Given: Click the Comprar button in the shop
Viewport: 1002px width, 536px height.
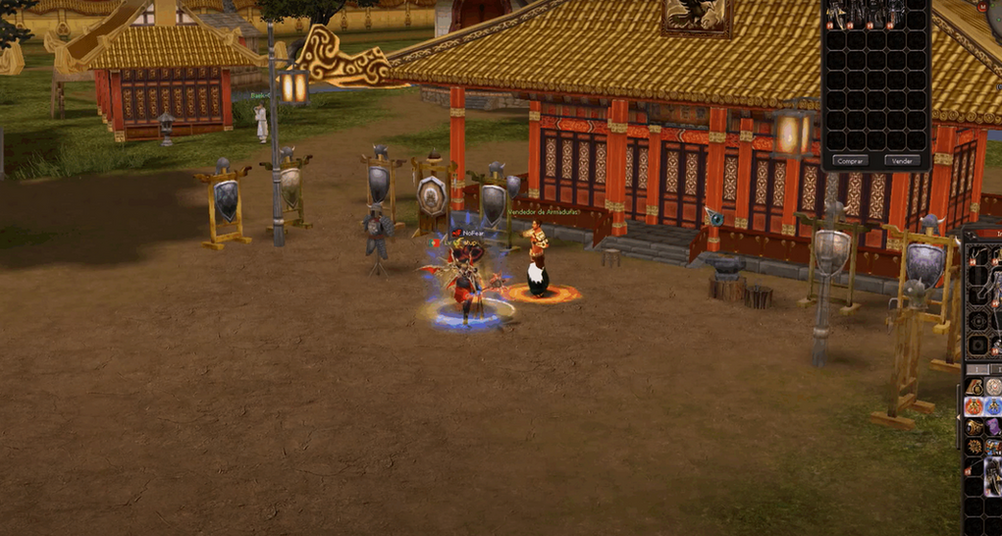Looking at the screenshot, I should (851, 160).
